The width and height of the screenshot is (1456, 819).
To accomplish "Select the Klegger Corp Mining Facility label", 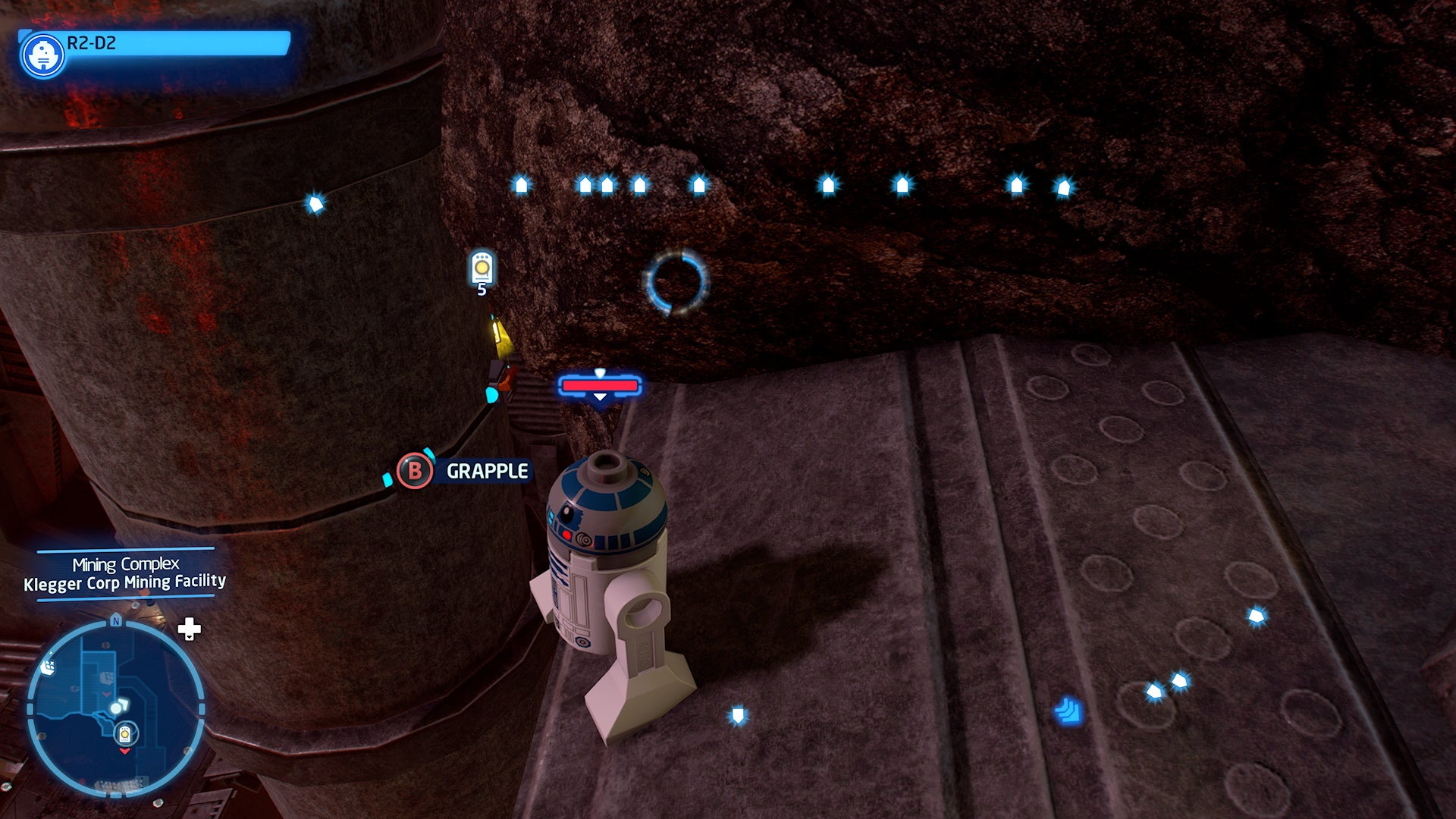I will (125, 582).
